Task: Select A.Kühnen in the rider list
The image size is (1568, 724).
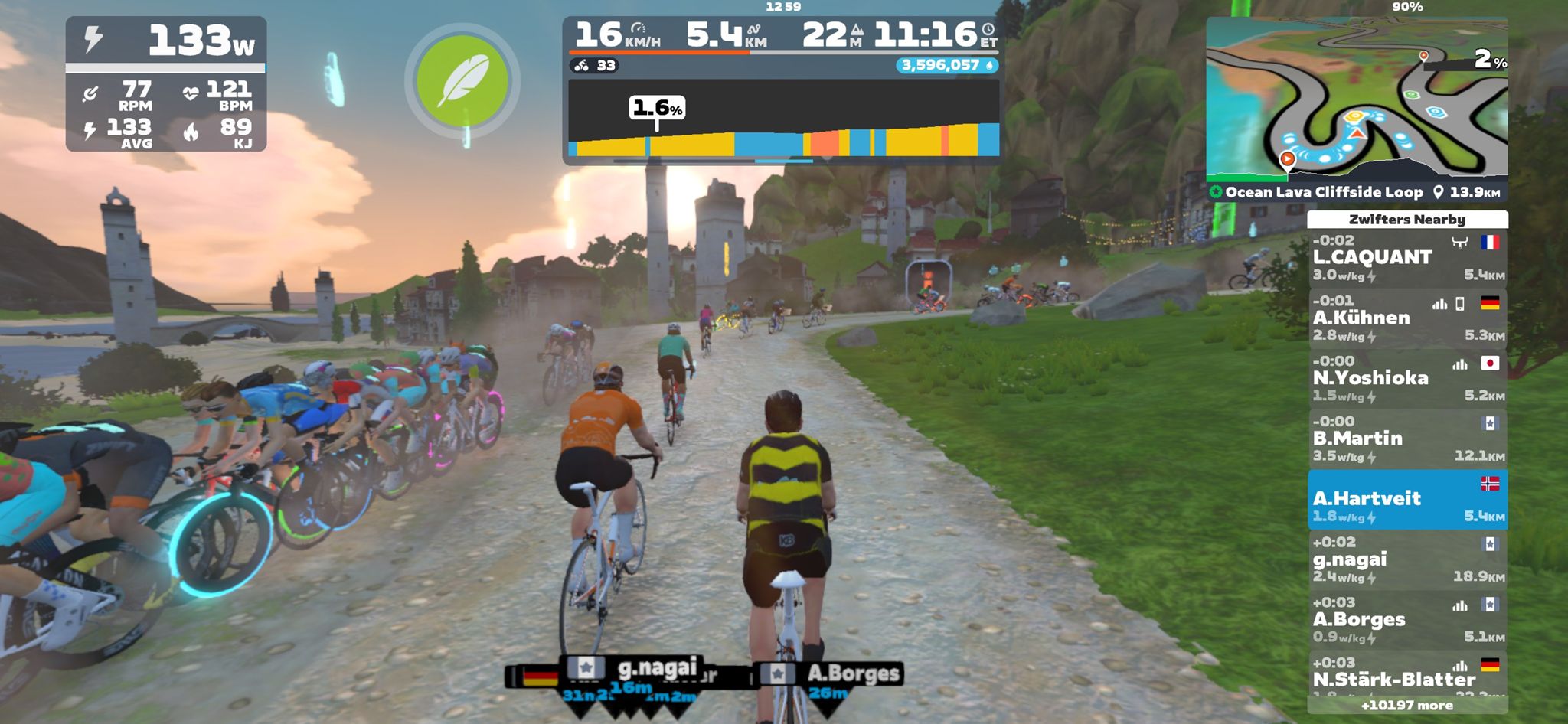Action: (x=1407, y=318)
